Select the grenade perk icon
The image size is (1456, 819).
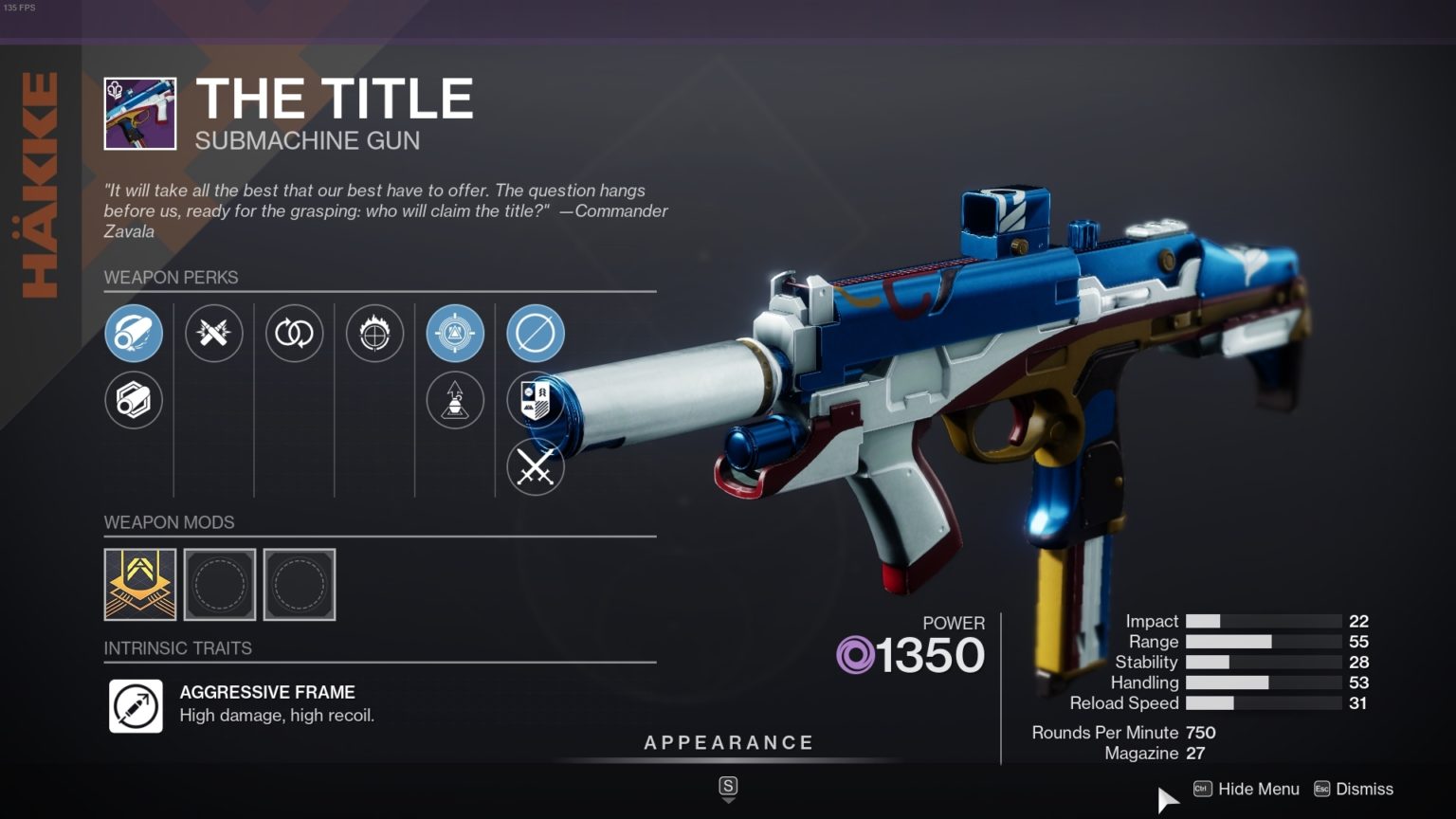pyautogui.click(x=455, y=400)
